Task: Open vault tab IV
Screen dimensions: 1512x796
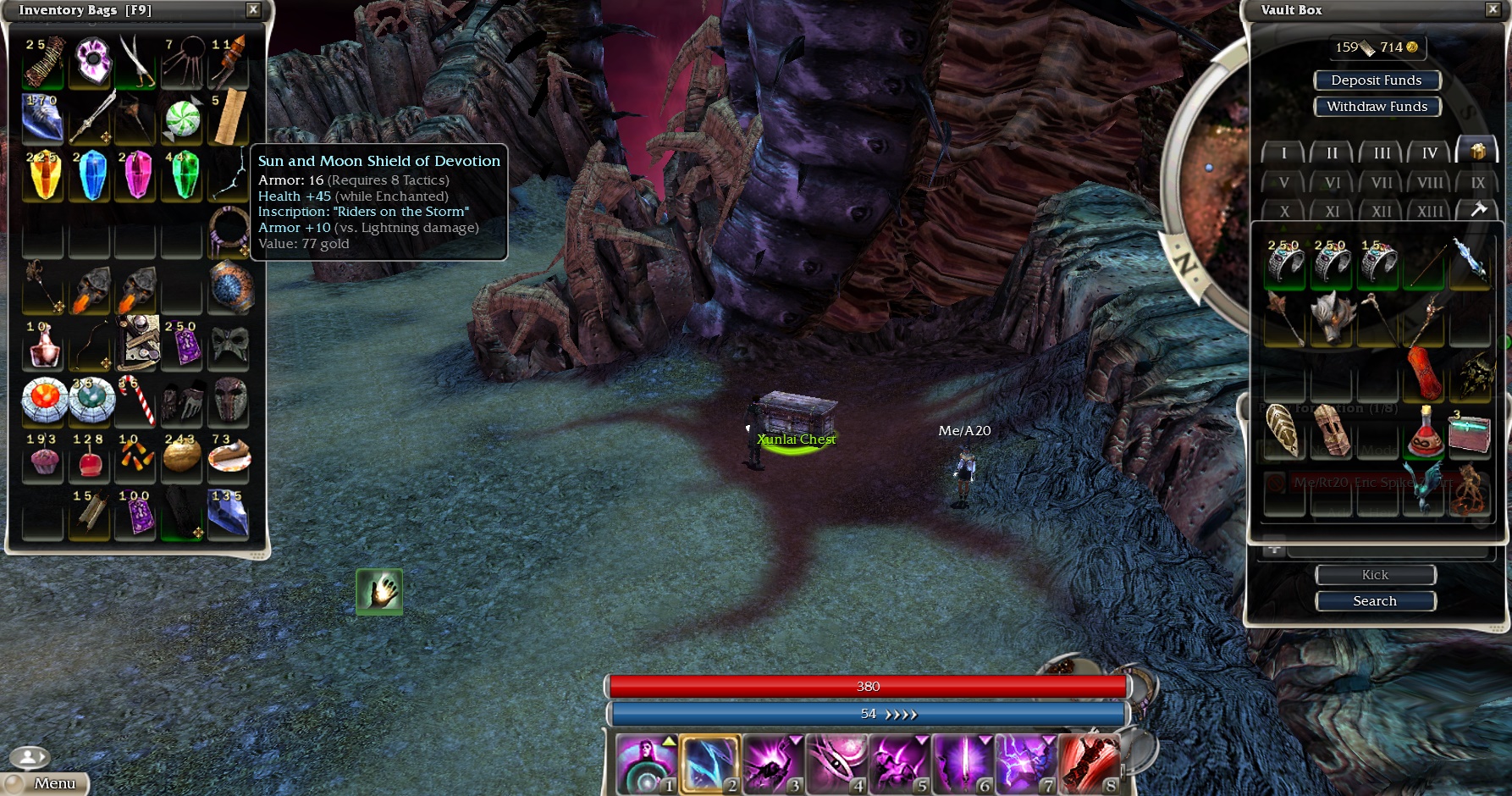Action: pos(1430,153)
